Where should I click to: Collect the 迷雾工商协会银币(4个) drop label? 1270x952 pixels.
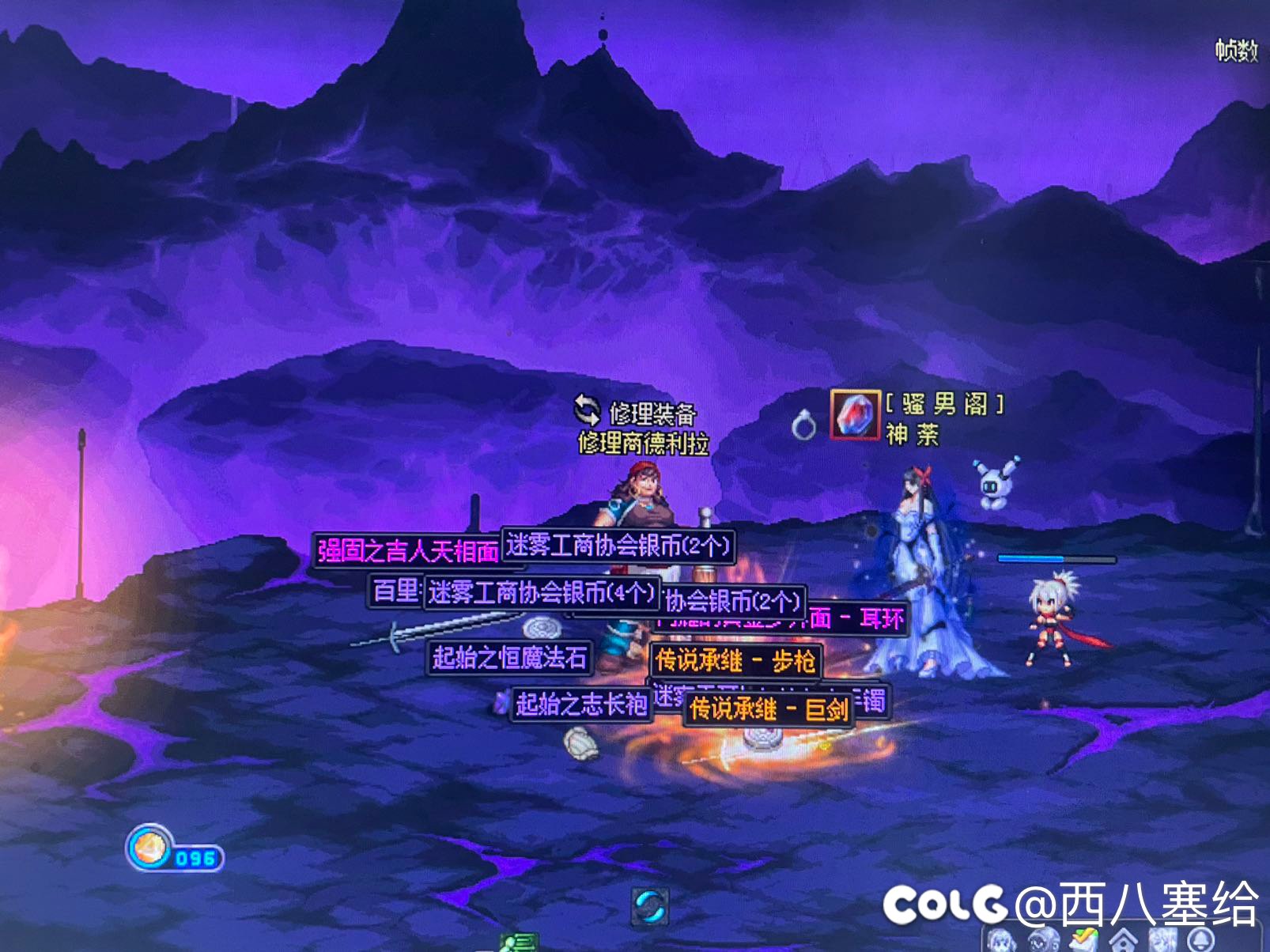[x=542, y=593]
